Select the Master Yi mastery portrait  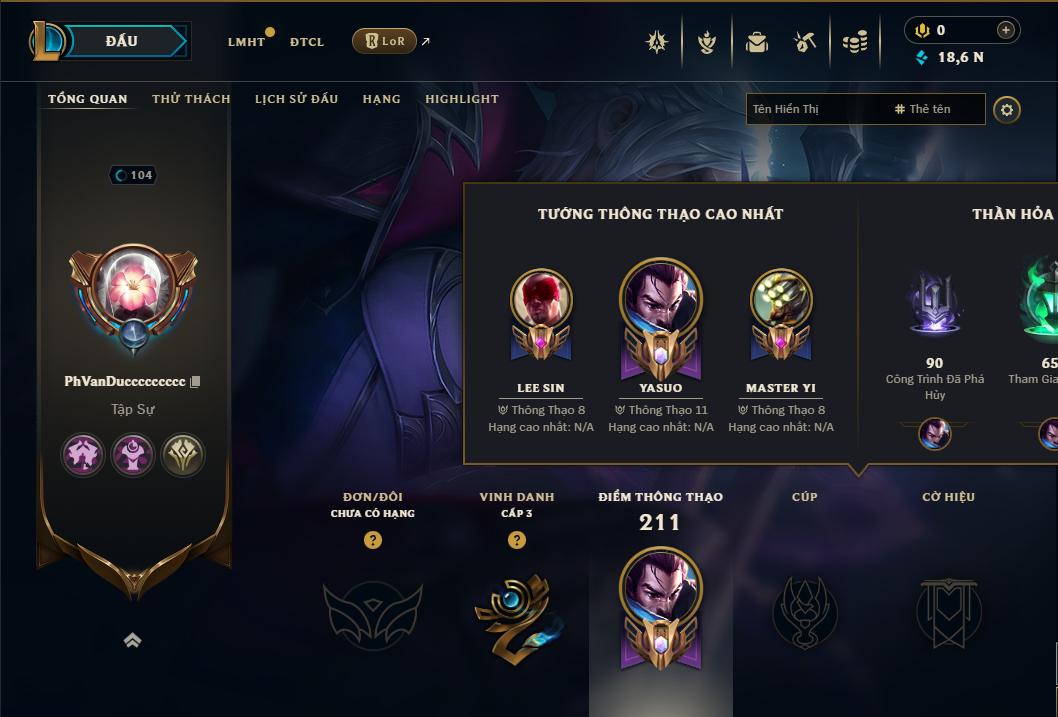(x=781, y=301)
